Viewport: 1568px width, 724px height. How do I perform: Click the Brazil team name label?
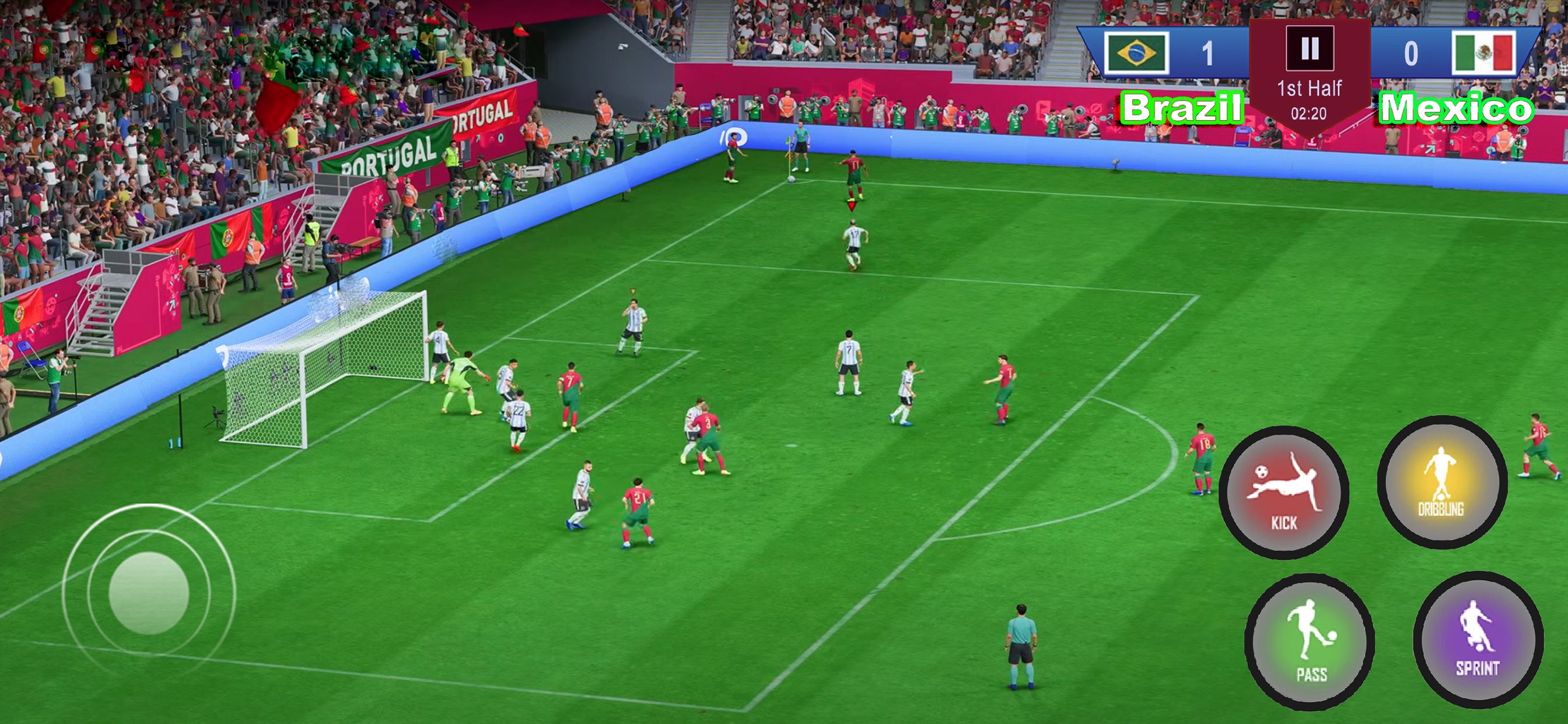pyautogui.click(x=1181, y=110)
